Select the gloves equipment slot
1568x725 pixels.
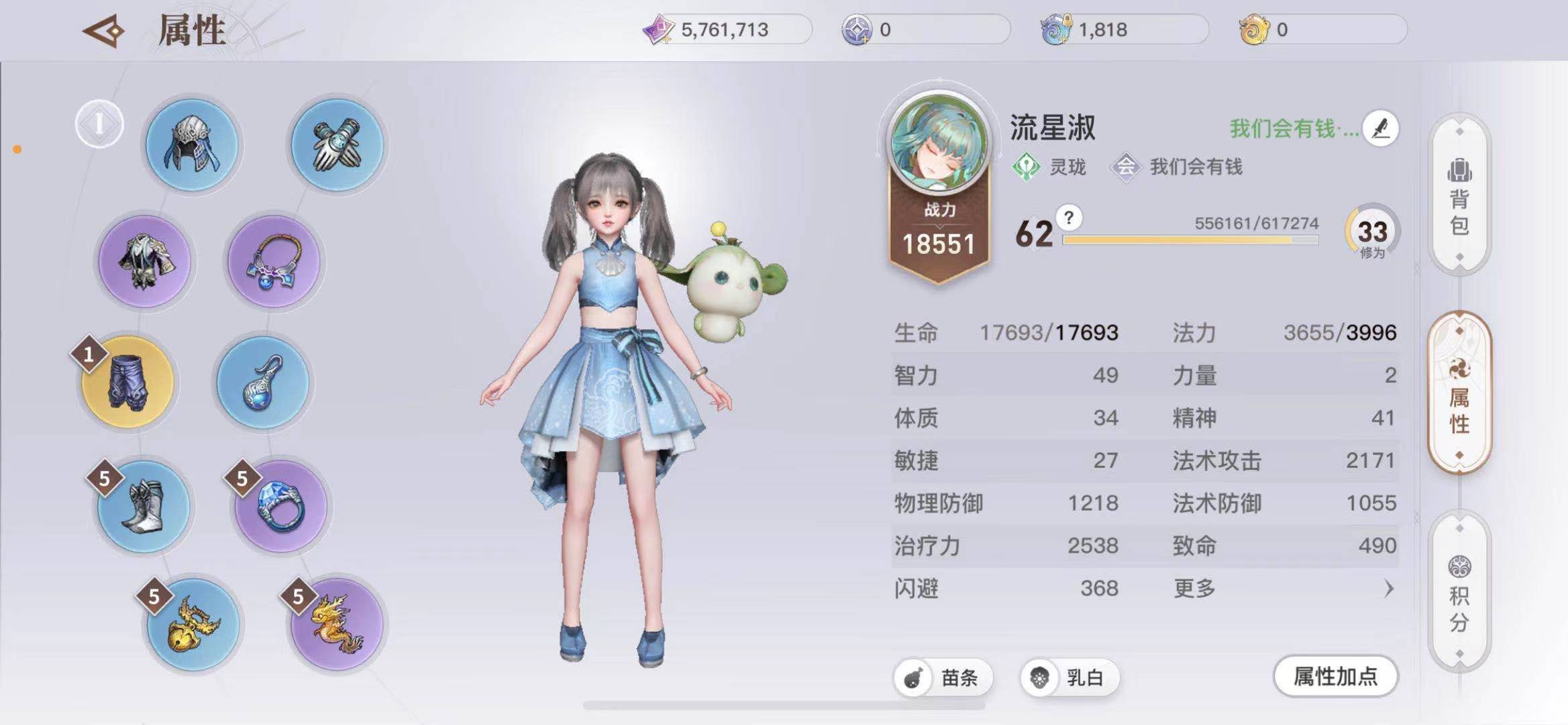pyautogui.click(x=336, y=145)
